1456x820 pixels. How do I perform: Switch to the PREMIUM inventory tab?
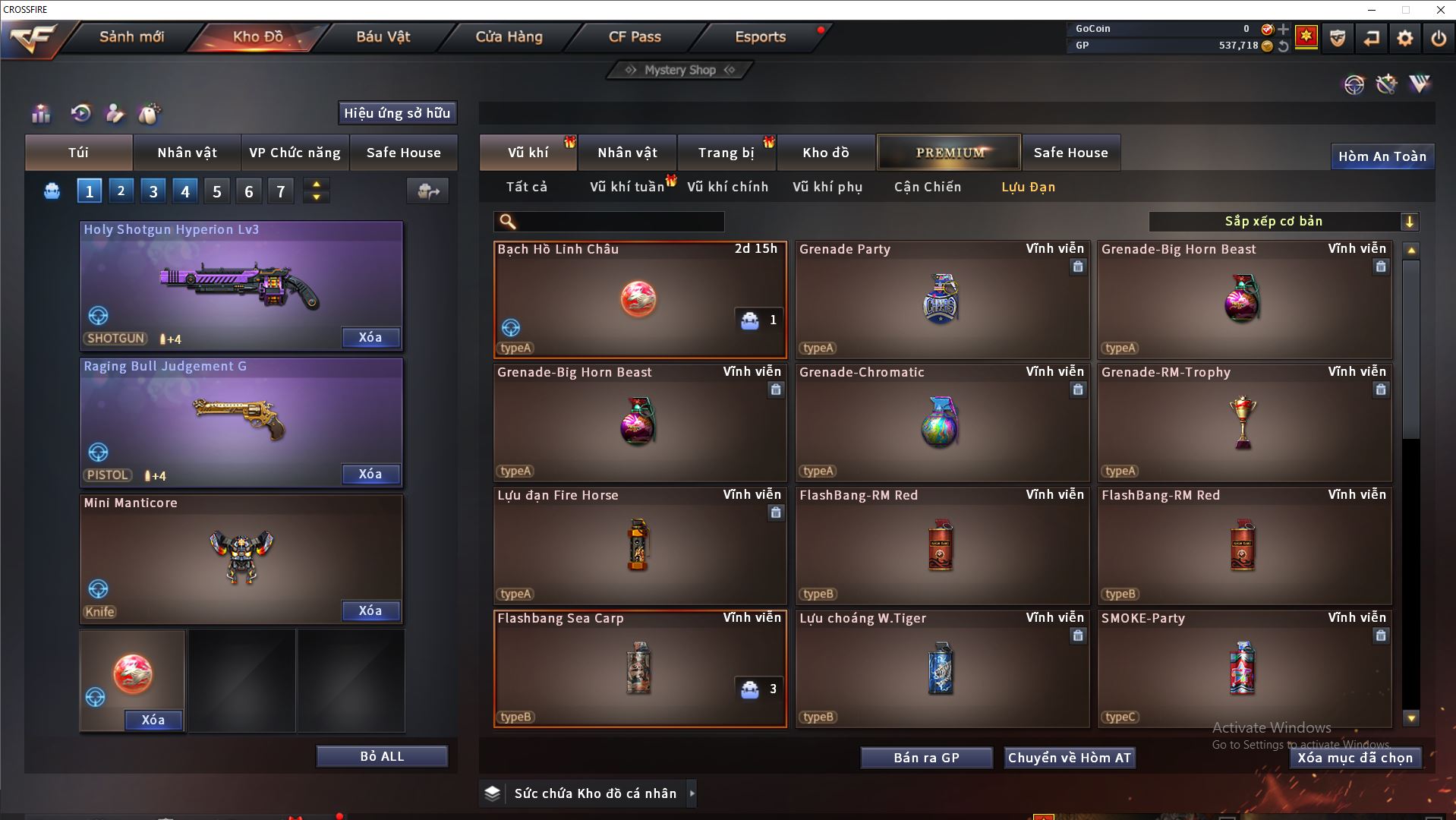click(950, 153)
